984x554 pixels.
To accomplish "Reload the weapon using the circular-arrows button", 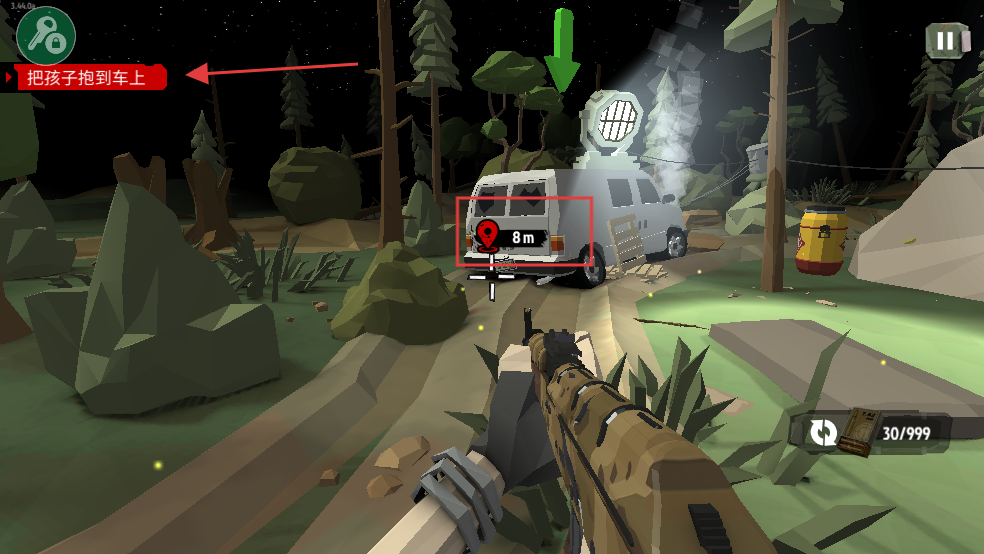I will coord(823,432).
